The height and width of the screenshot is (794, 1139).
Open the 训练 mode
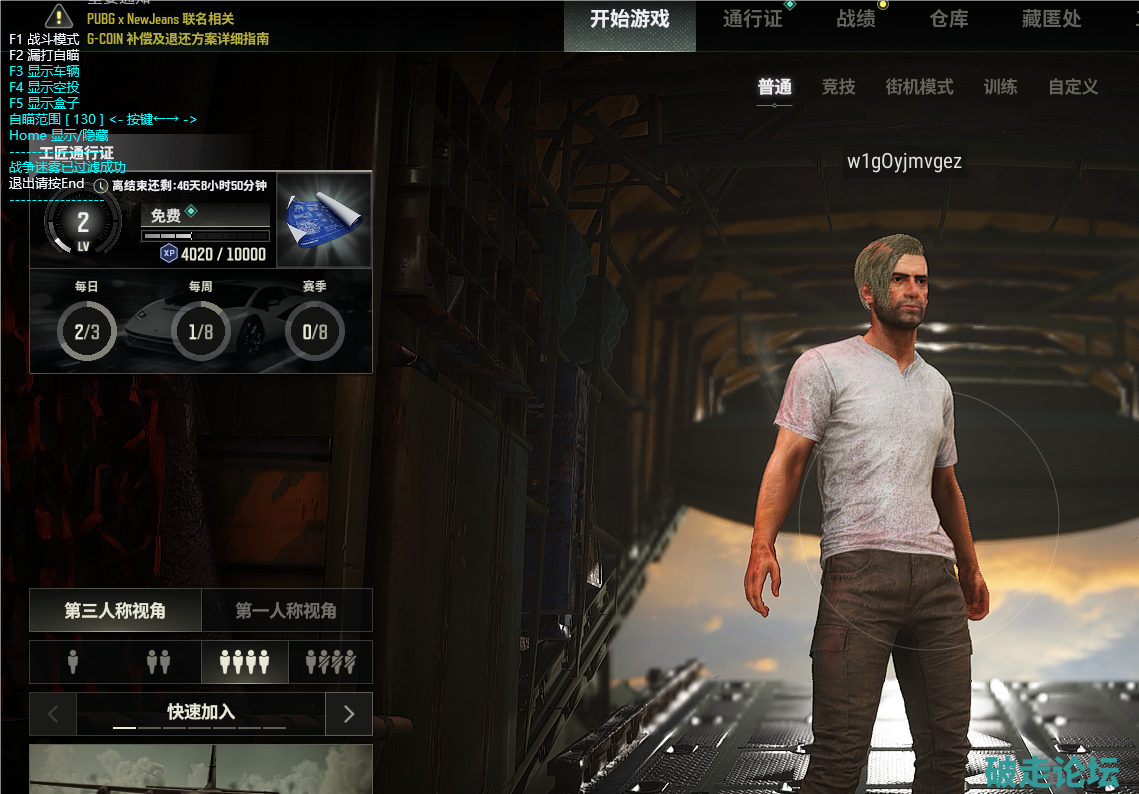pyautogui.click(x=1000, y=87)
